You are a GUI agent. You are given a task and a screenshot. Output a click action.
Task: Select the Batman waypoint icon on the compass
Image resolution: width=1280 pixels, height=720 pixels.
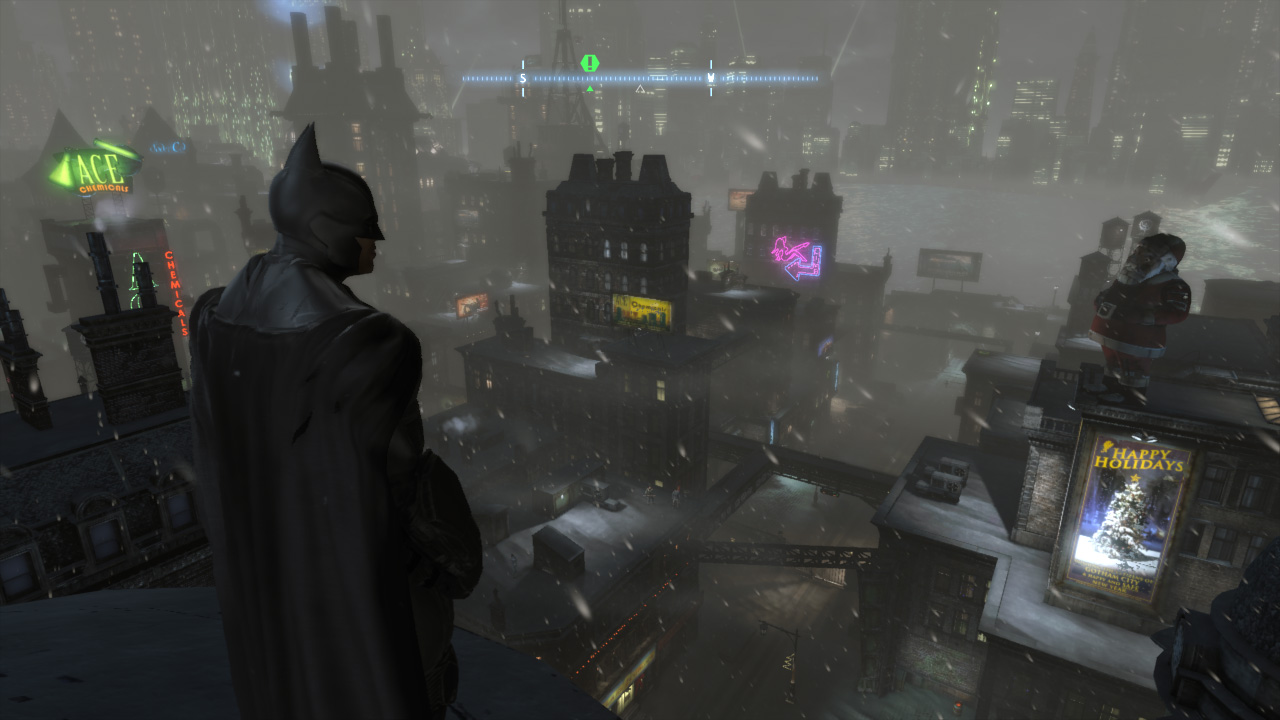pos(711,78)
